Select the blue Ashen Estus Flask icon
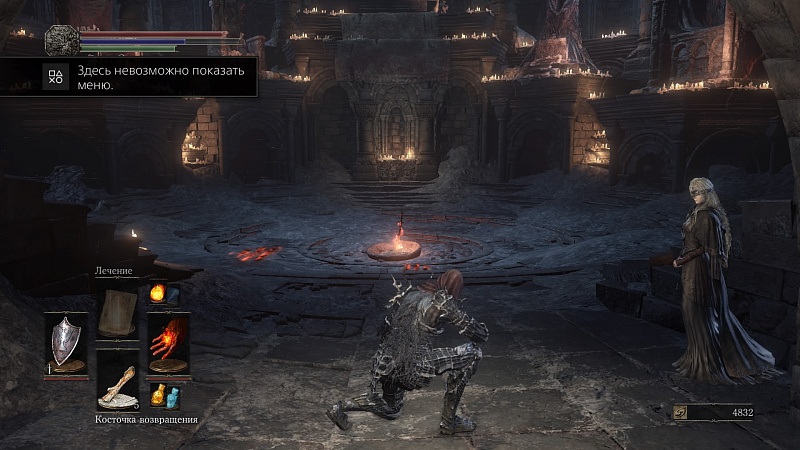Image resolution: width=800 pixels, height=450 pixels. (158, 396)
